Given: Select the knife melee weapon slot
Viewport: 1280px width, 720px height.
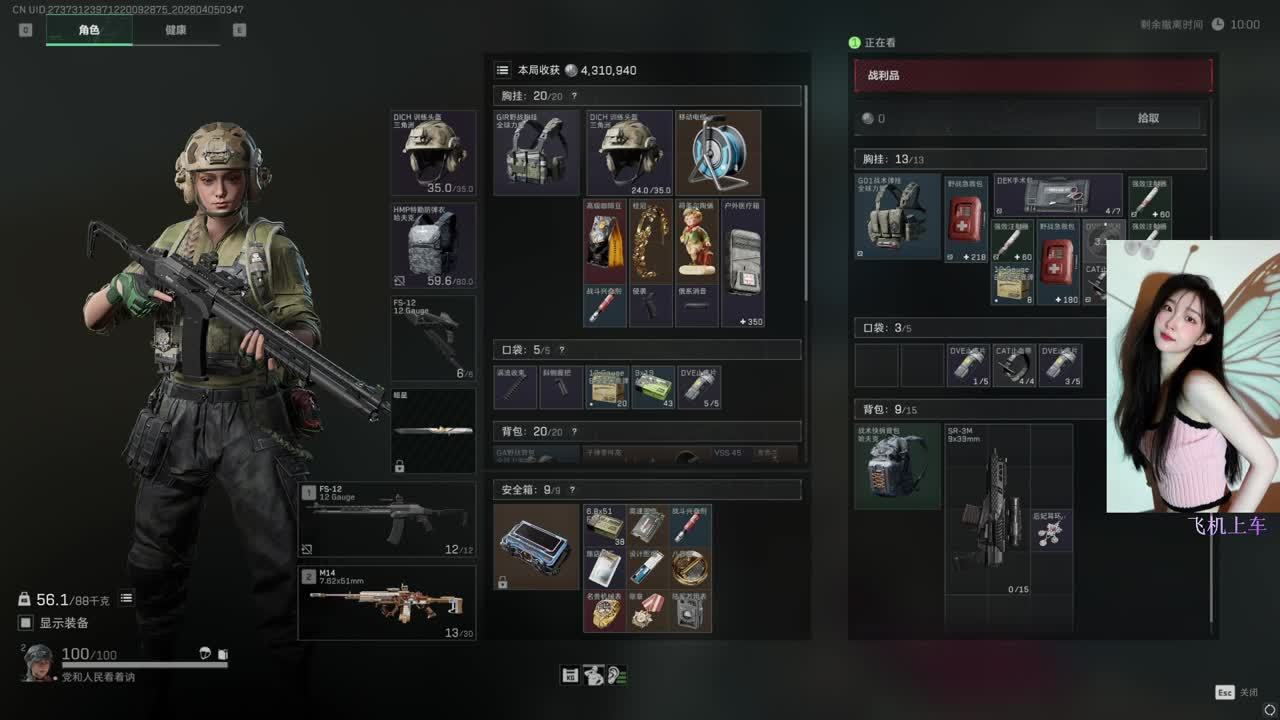Looking at the screenshot, I should (433, 431).
